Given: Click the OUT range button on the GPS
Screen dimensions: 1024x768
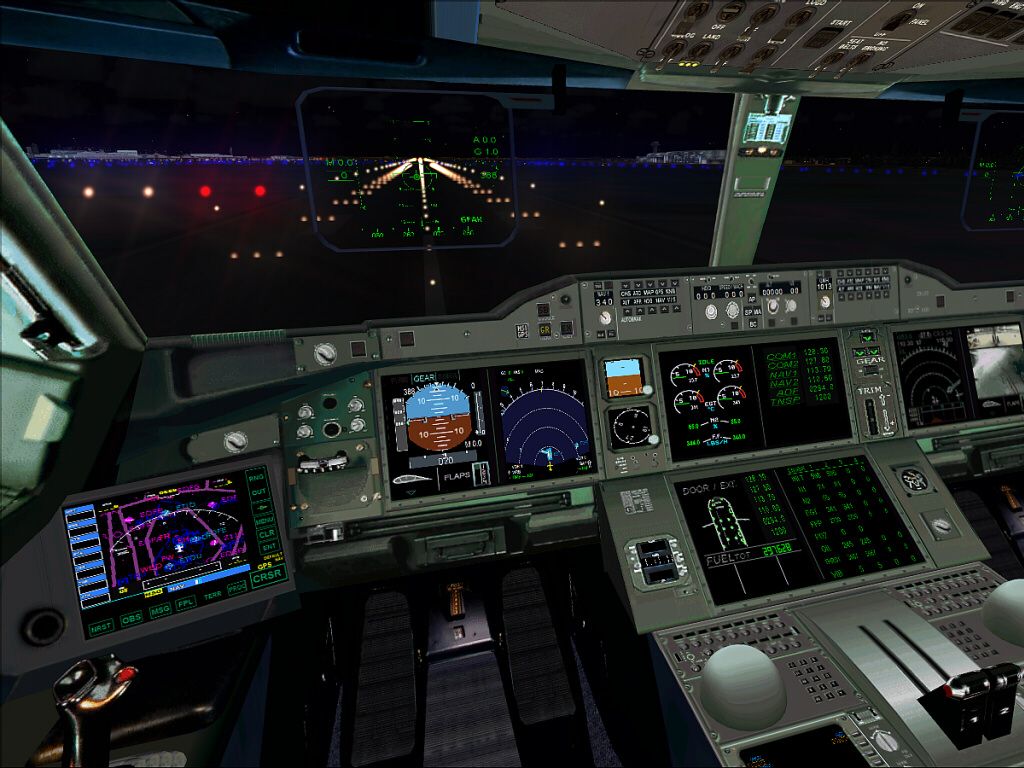Looking at the screenshot, I should (x=259, y=491).
